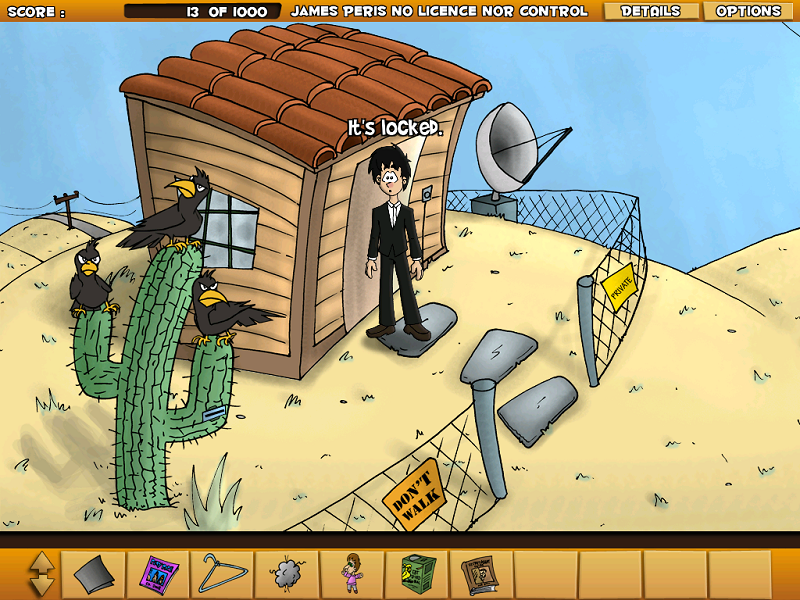800x600 pixels.
Task: Select the small doll figure item
Action: (x=352, y=575)
